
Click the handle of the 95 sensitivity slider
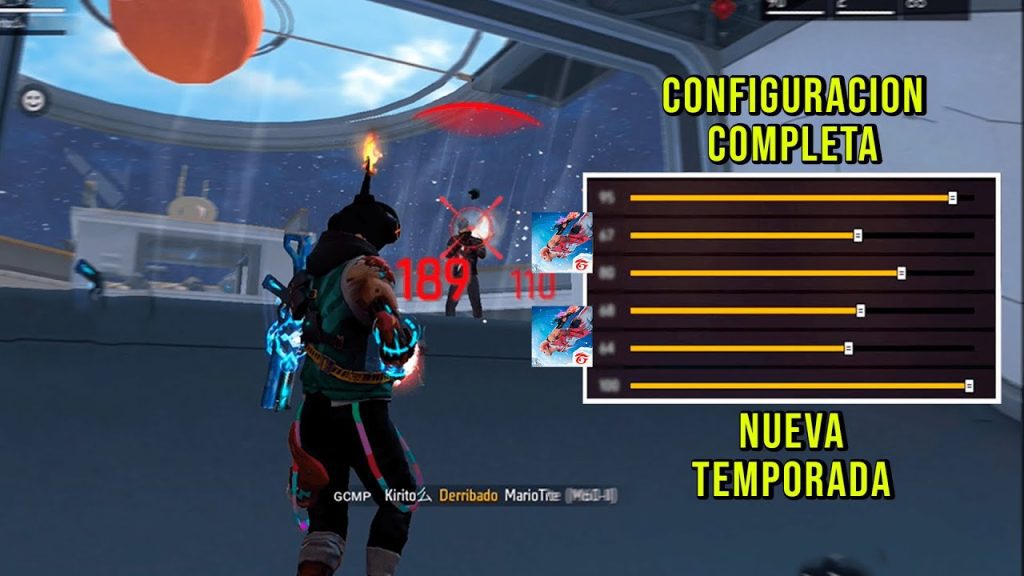[x=952, y=198]
